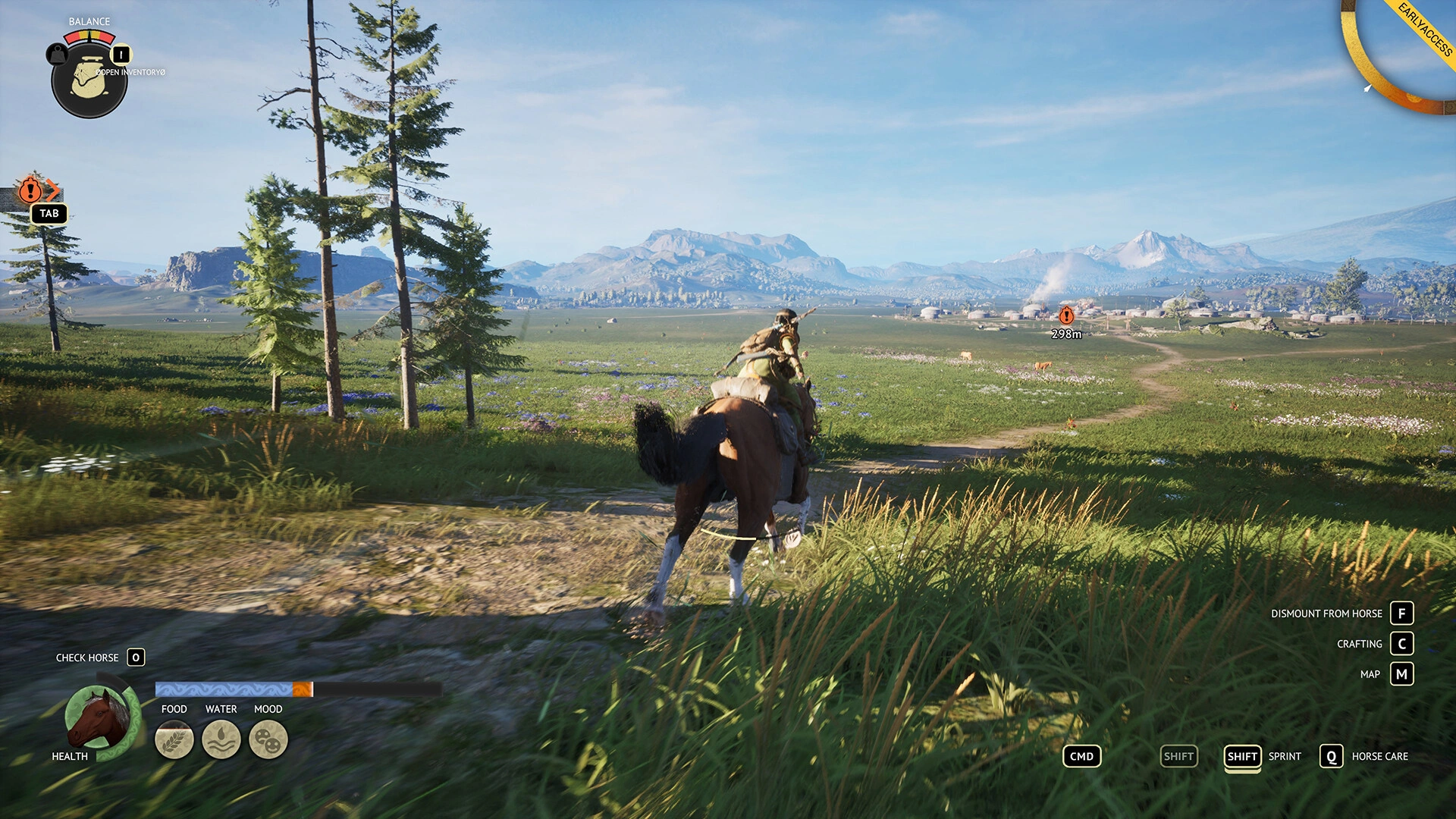Toggle Sprint with the SHIFT key prompt

(1244, 756)
